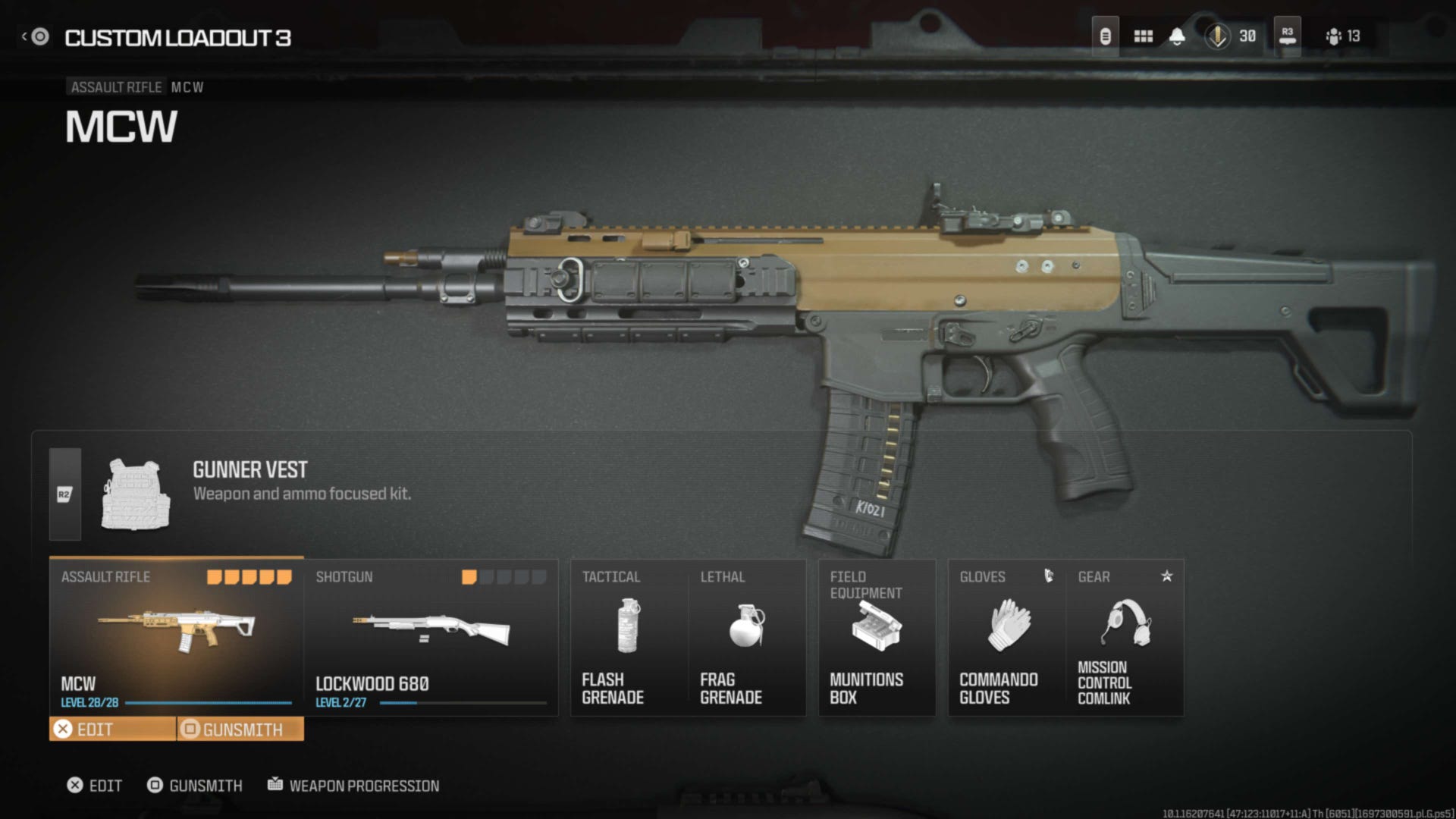Open the Gunsmith for the MCW
The height and width of the screenshot is (819, 1456).
[x=240, y=730]
